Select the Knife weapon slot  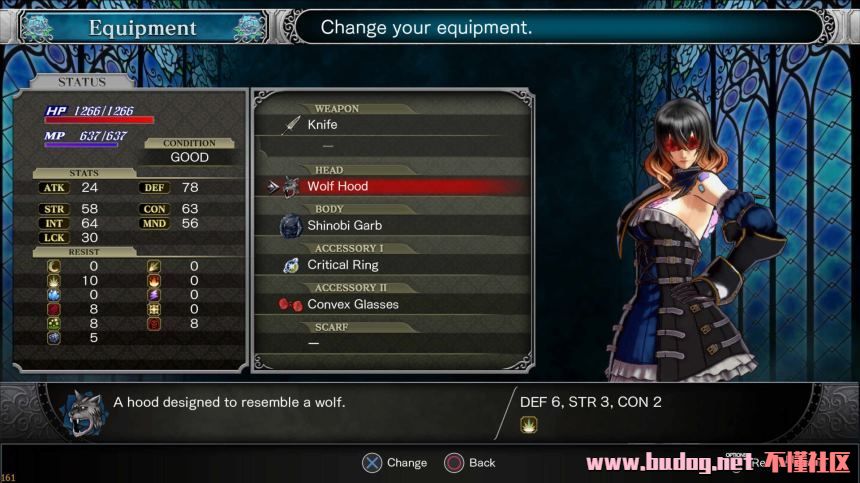[x=322, y=125]
